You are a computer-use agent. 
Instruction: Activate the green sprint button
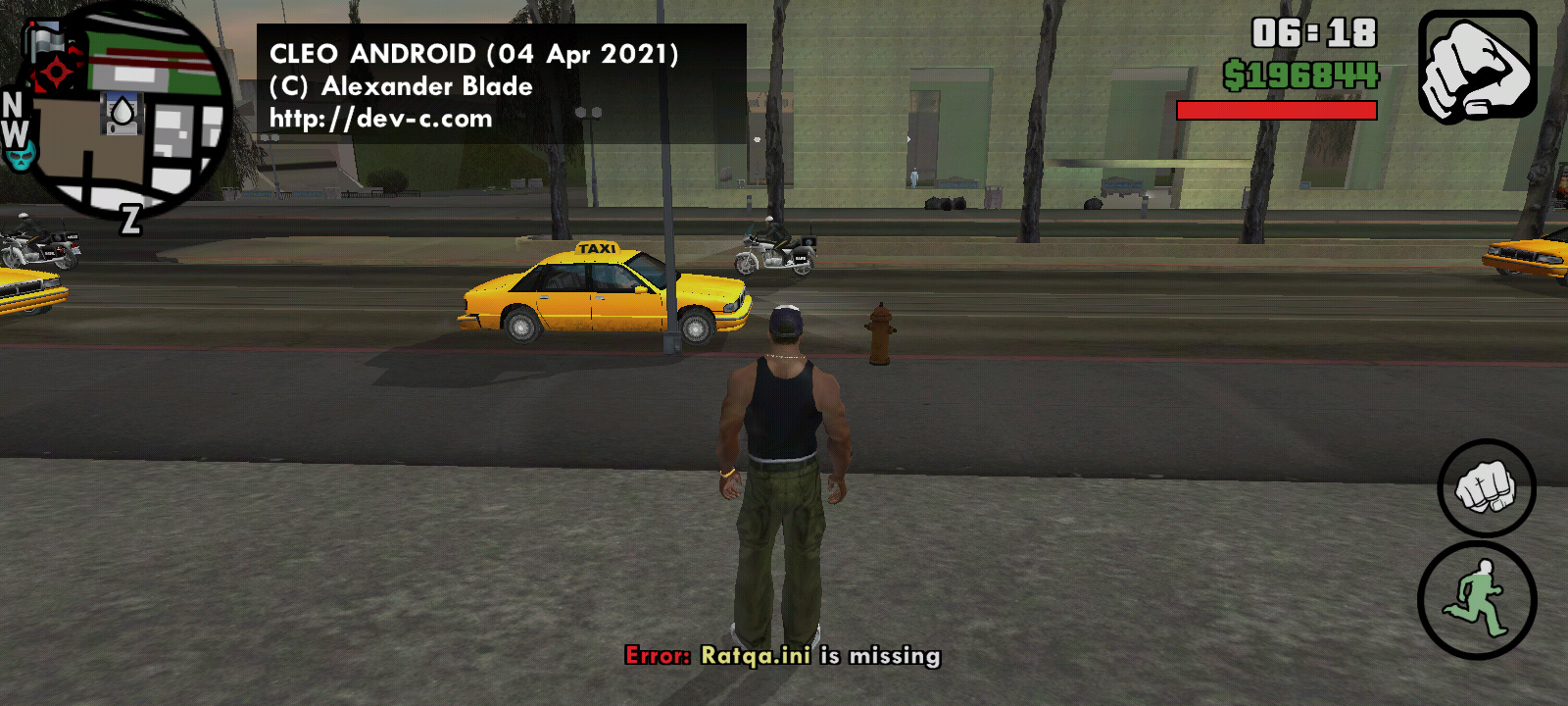coord(1477,600)
